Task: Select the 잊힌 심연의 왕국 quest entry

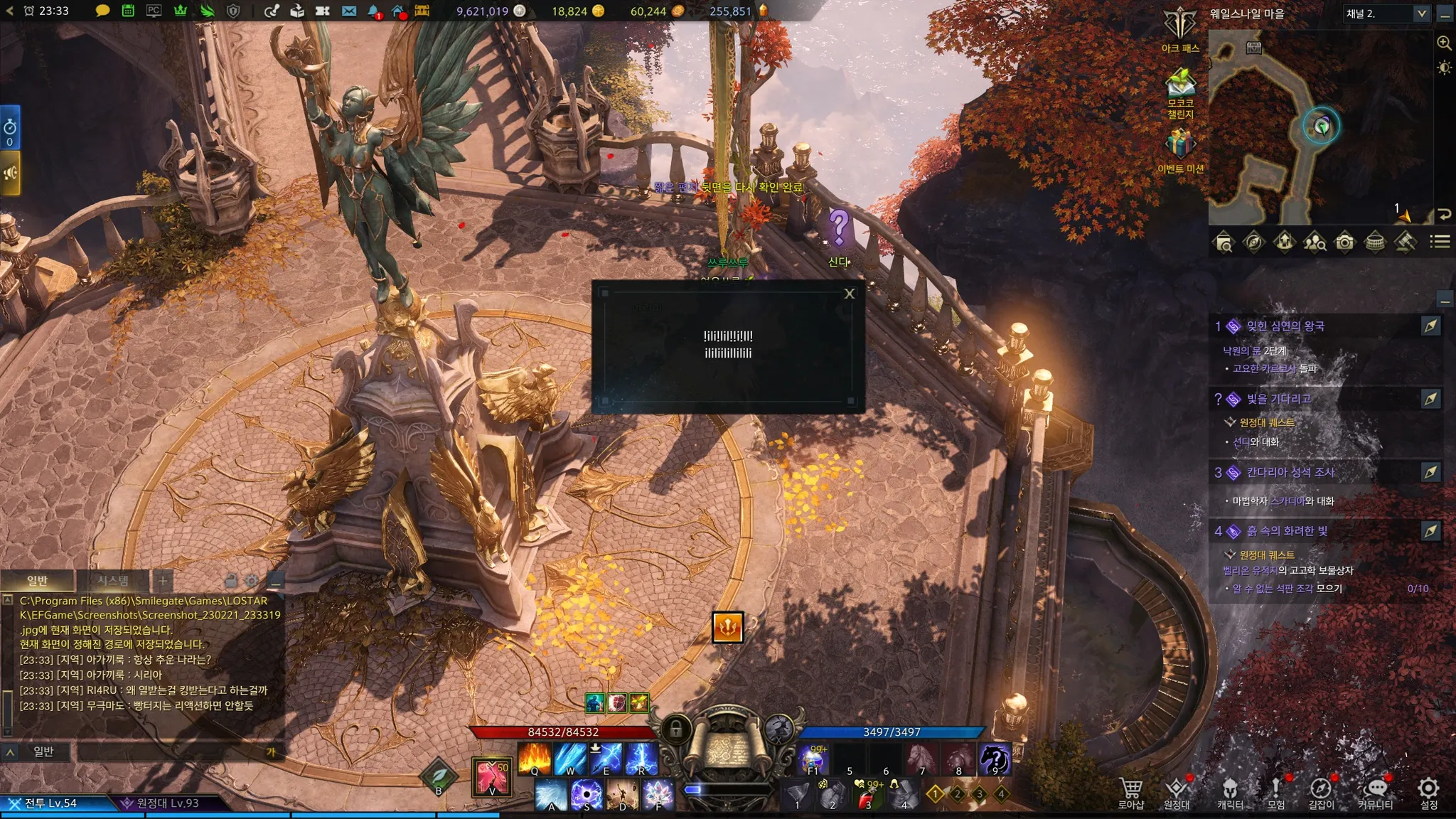Action: click(x=1285, y=326)
